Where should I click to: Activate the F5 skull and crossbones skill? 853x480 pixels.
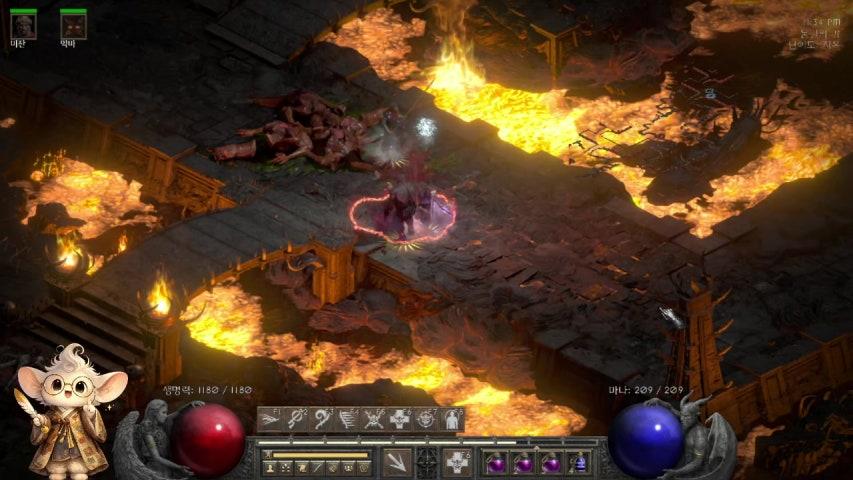tap(373, 420)
